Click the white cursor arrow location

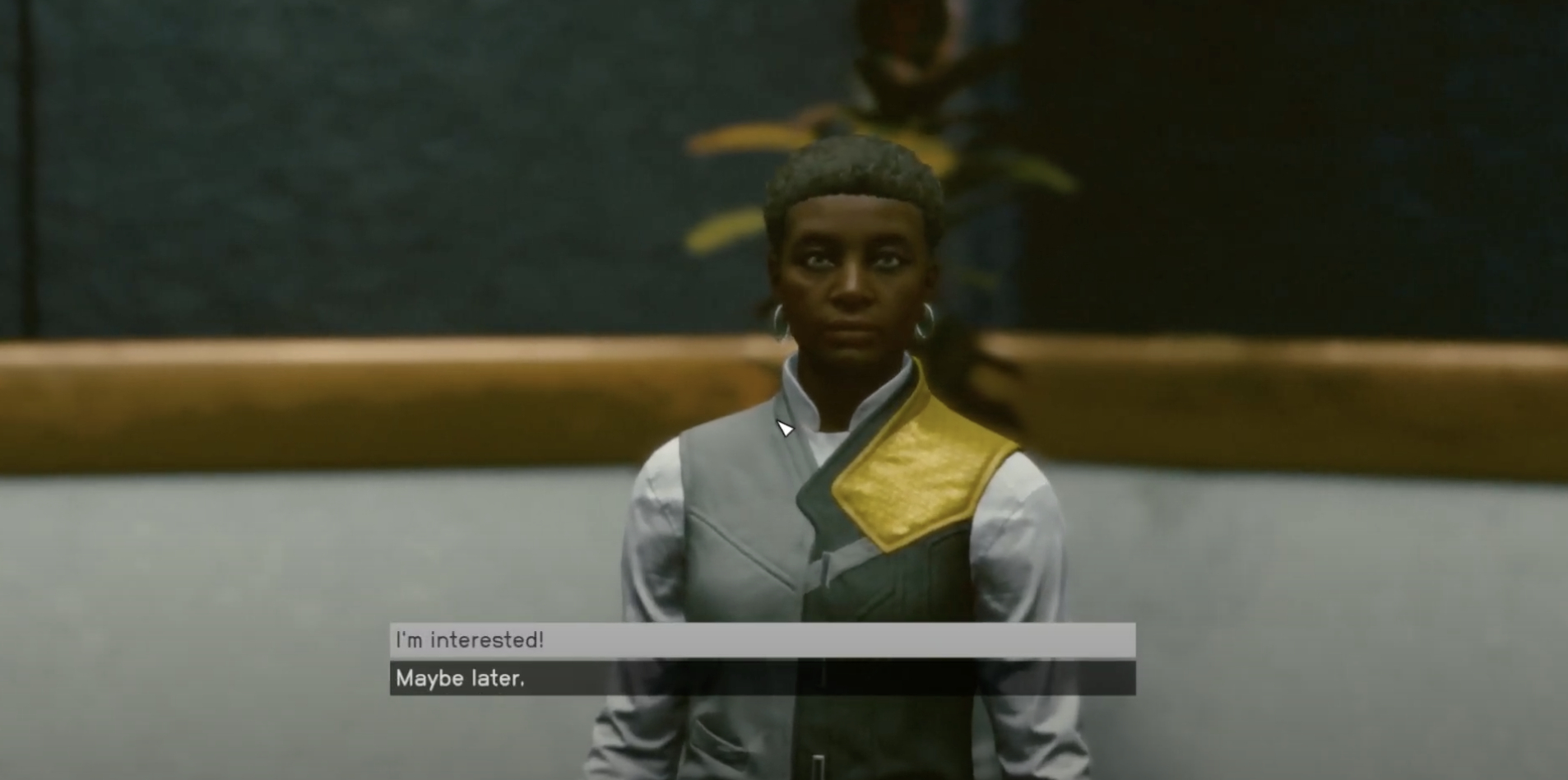pyautogui.click(x=786, y=428)
